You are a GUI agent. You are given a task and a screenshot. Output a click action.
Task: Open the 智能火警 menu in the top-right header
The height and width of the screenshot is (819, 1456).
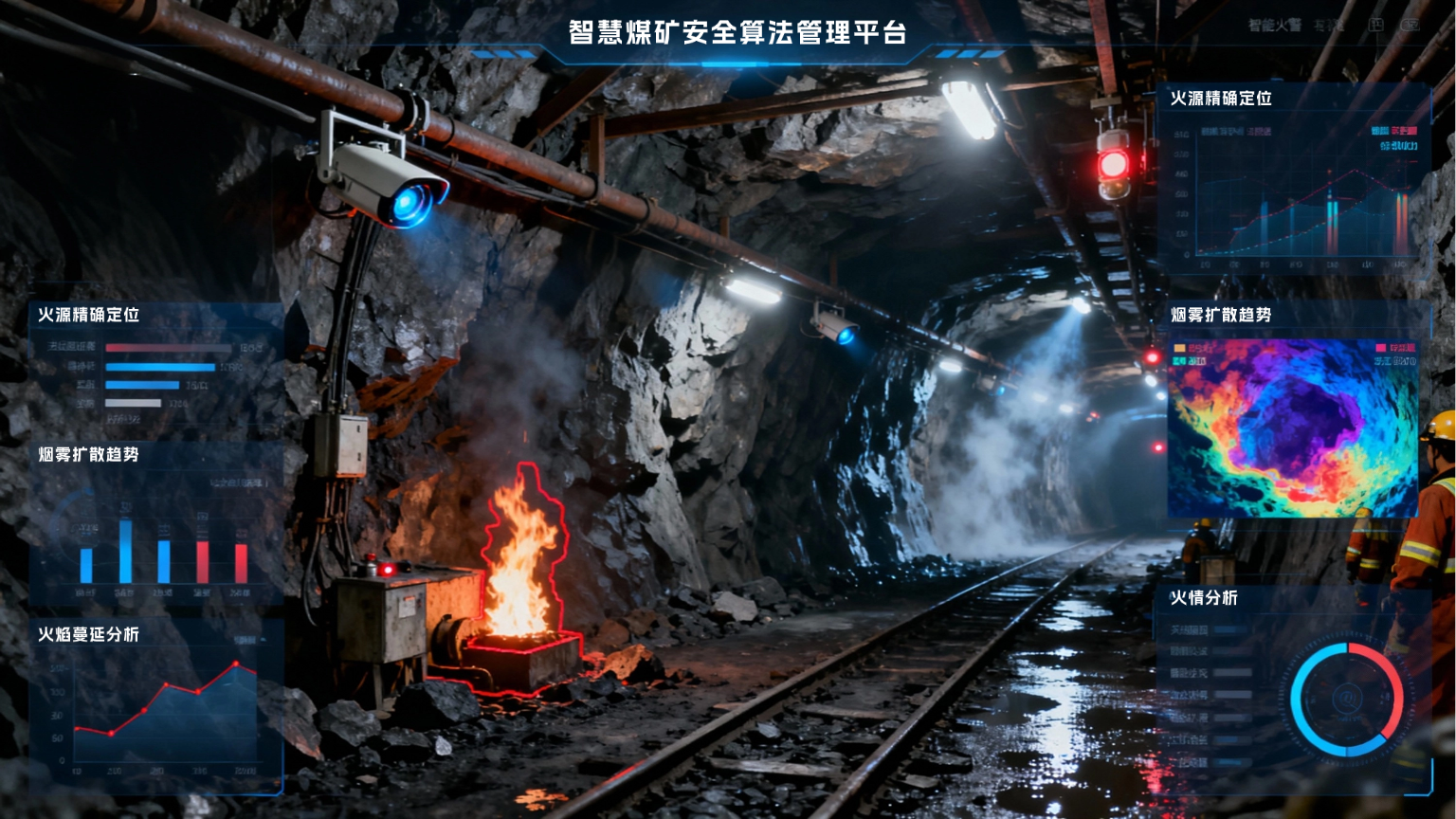pyautogui.click(x=1268, y=25)
